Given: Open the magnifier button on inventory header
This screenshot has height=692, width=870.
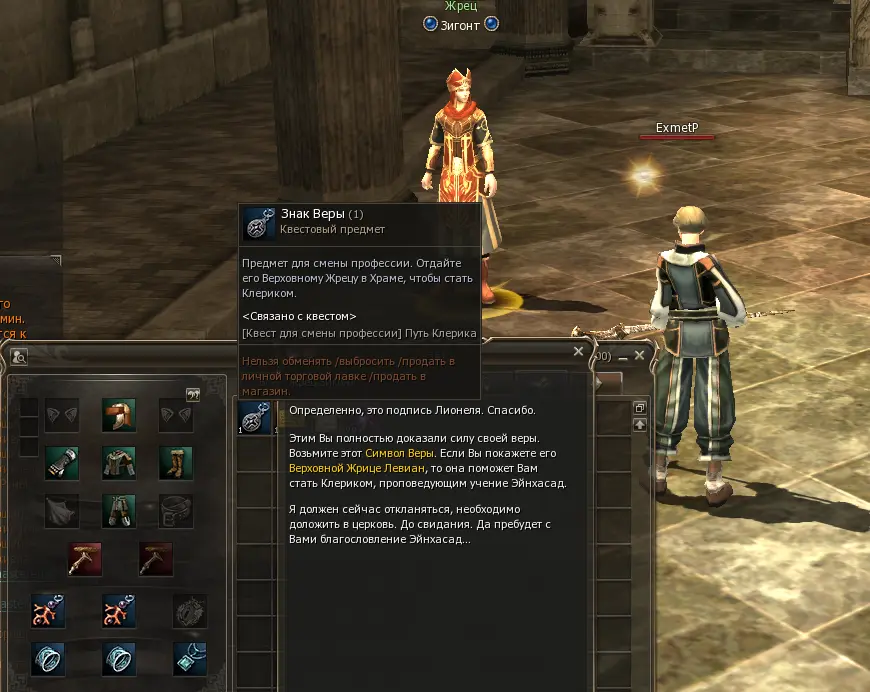Looking at the screenshot, I should pos(19,357).
